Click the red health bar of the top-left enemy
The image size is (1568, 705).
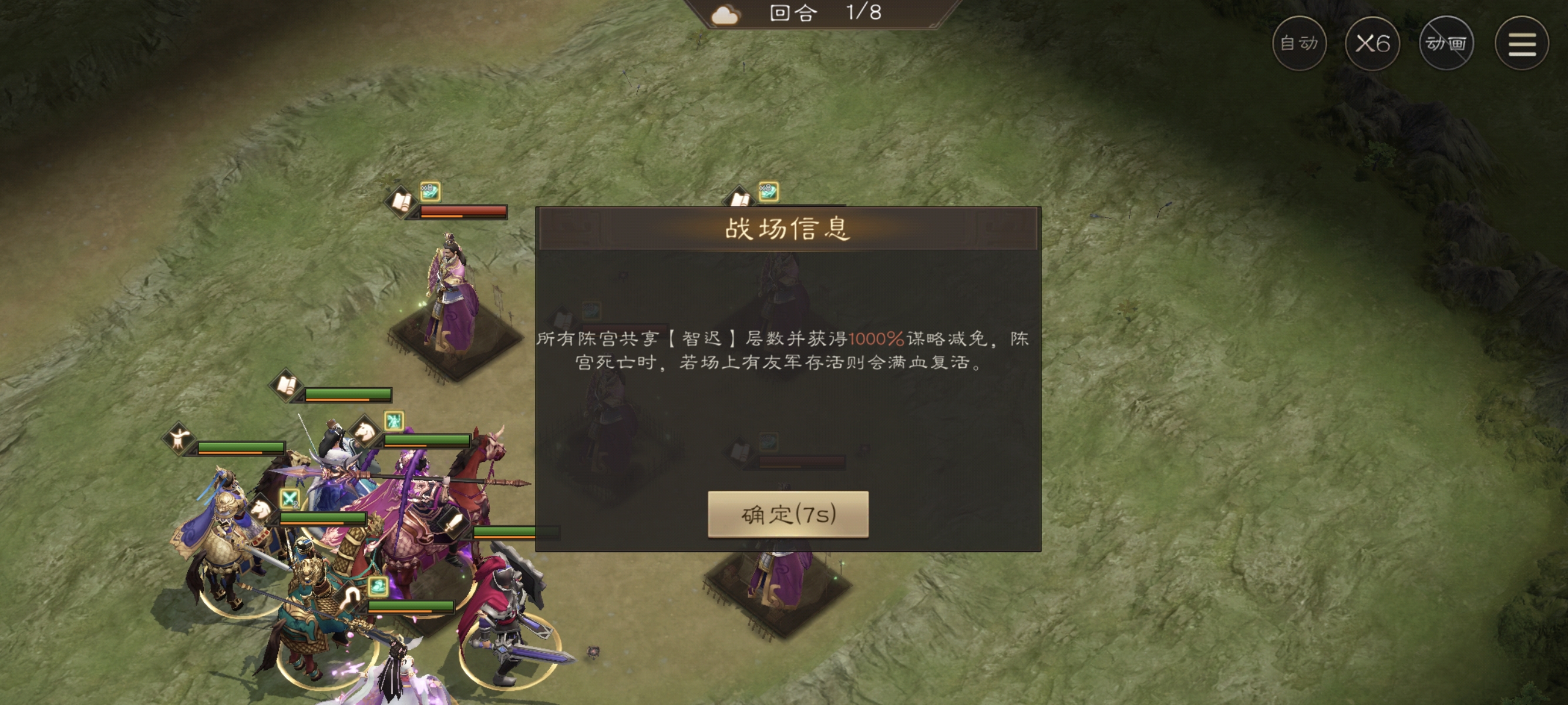click(464, 211)
